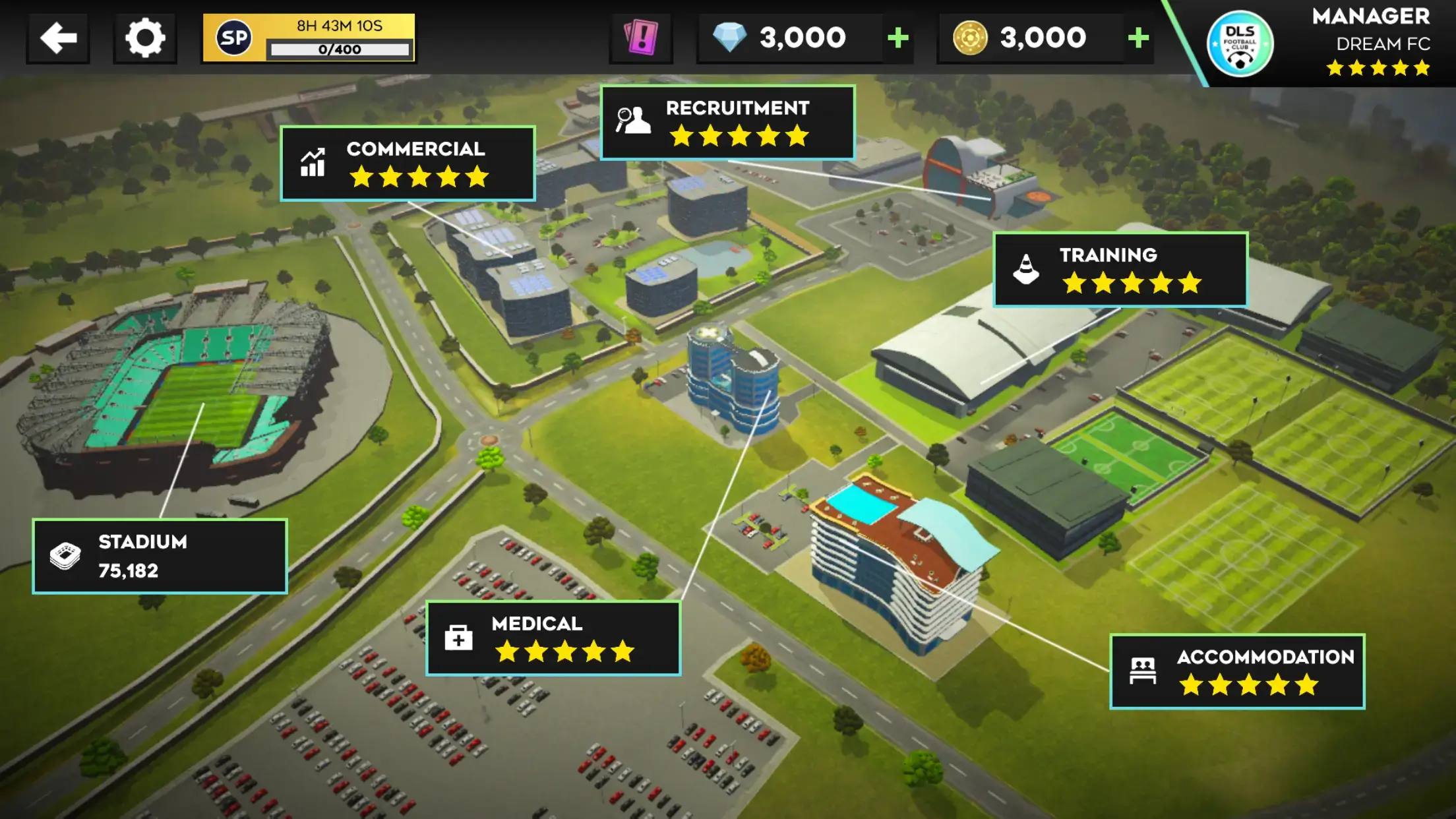Click the DLS Football Club badge
The image size is (1456, 819).
[x=1242, y=42]
